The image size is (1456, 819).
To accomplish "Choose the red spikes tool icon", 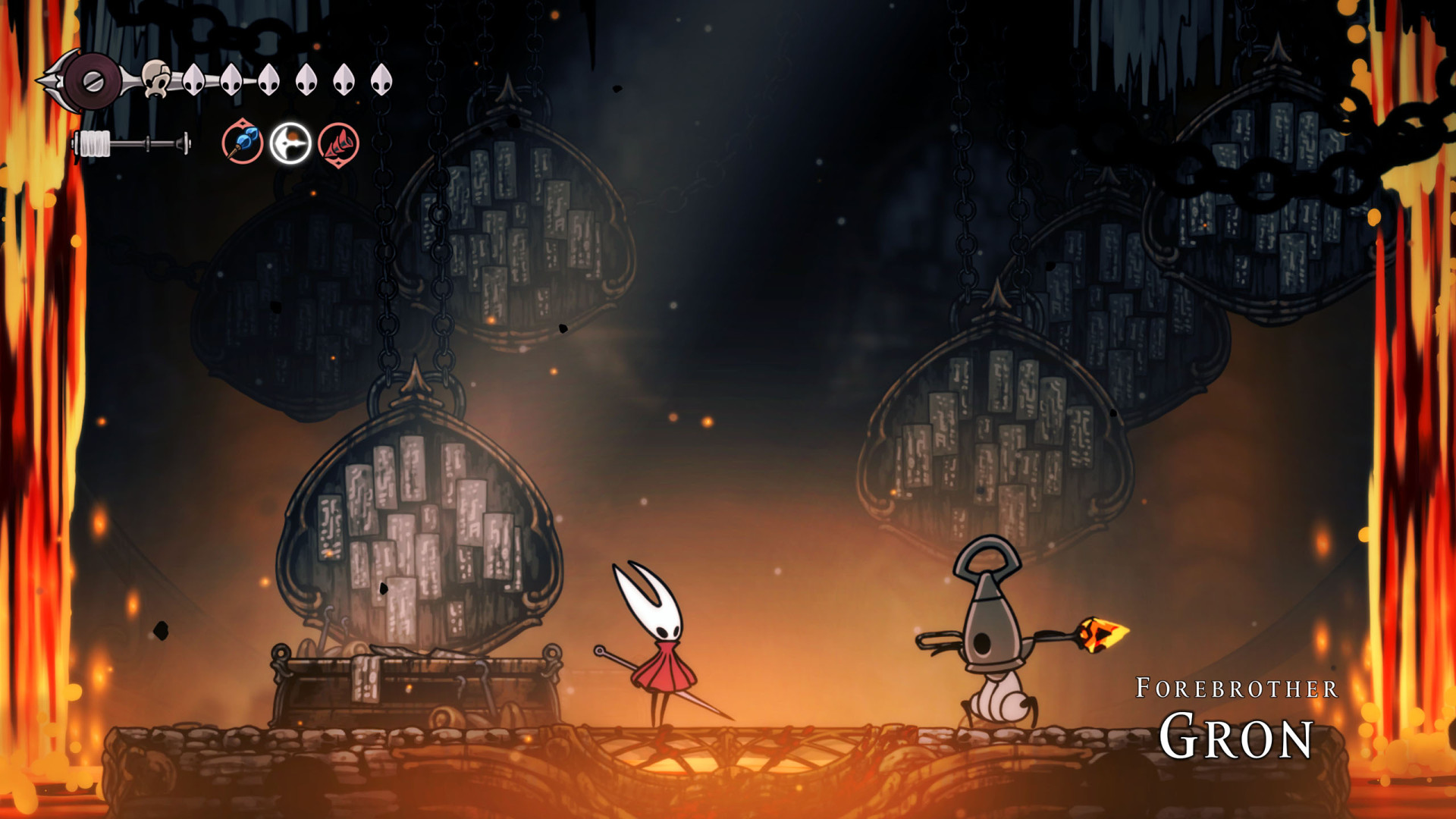I will point(338,144).
